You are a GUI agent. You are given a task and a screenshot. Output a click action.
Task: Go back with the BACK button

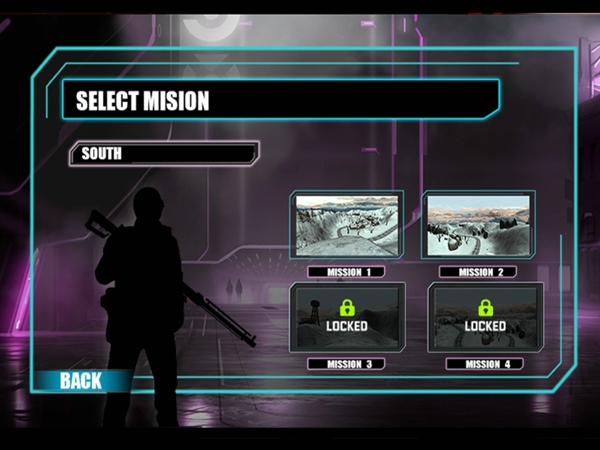81,380
